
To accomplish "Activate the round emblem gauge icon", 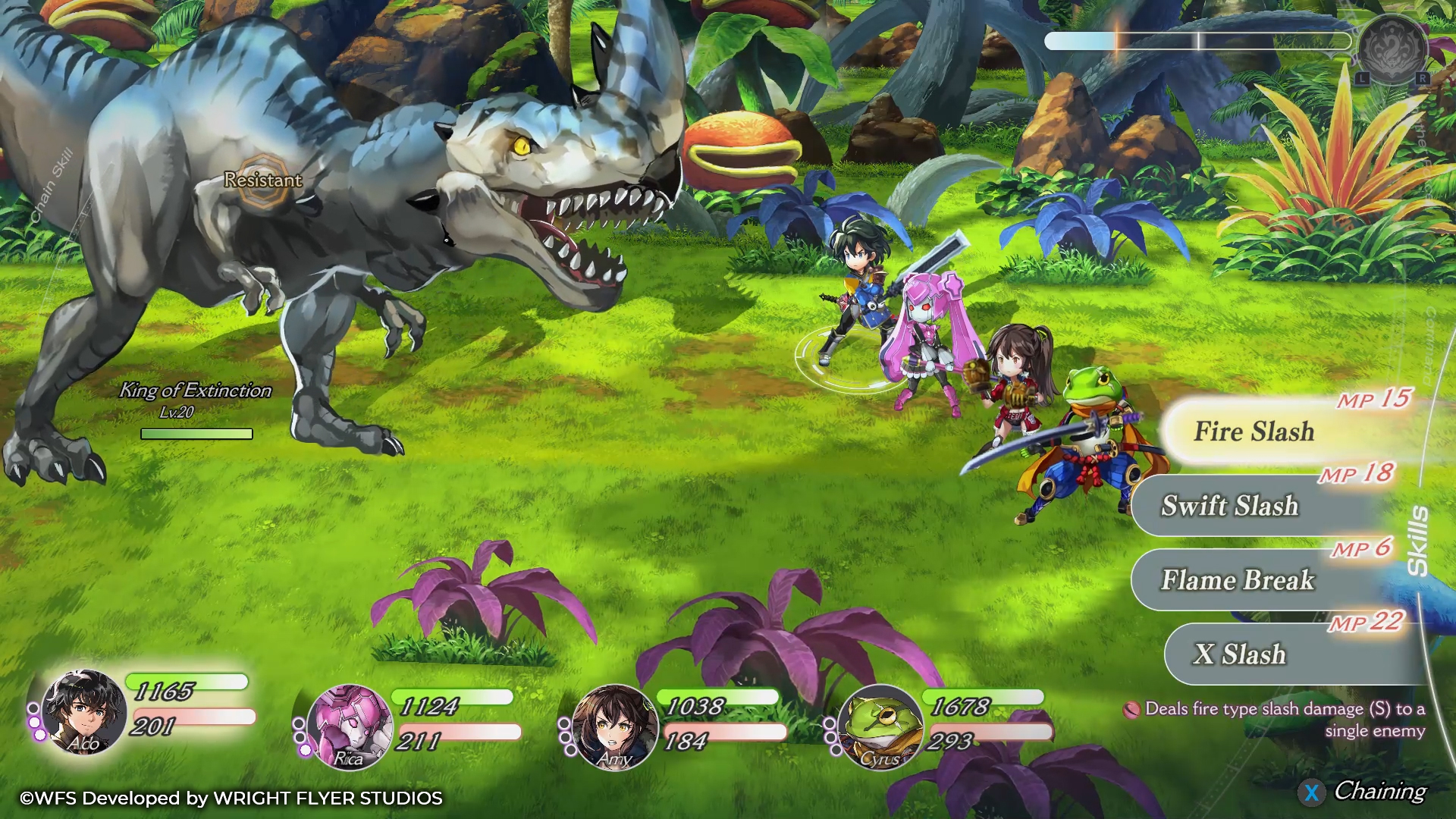I will click(1392, 49).
